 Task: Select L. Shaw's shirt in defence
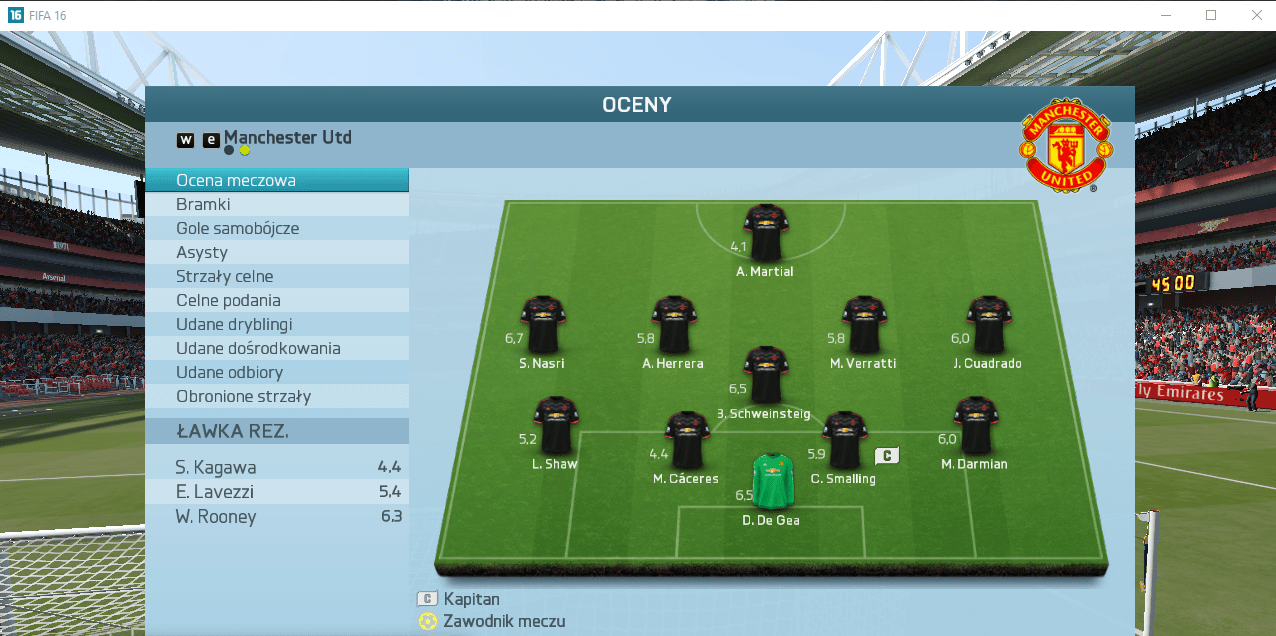(x=554, y=425)
